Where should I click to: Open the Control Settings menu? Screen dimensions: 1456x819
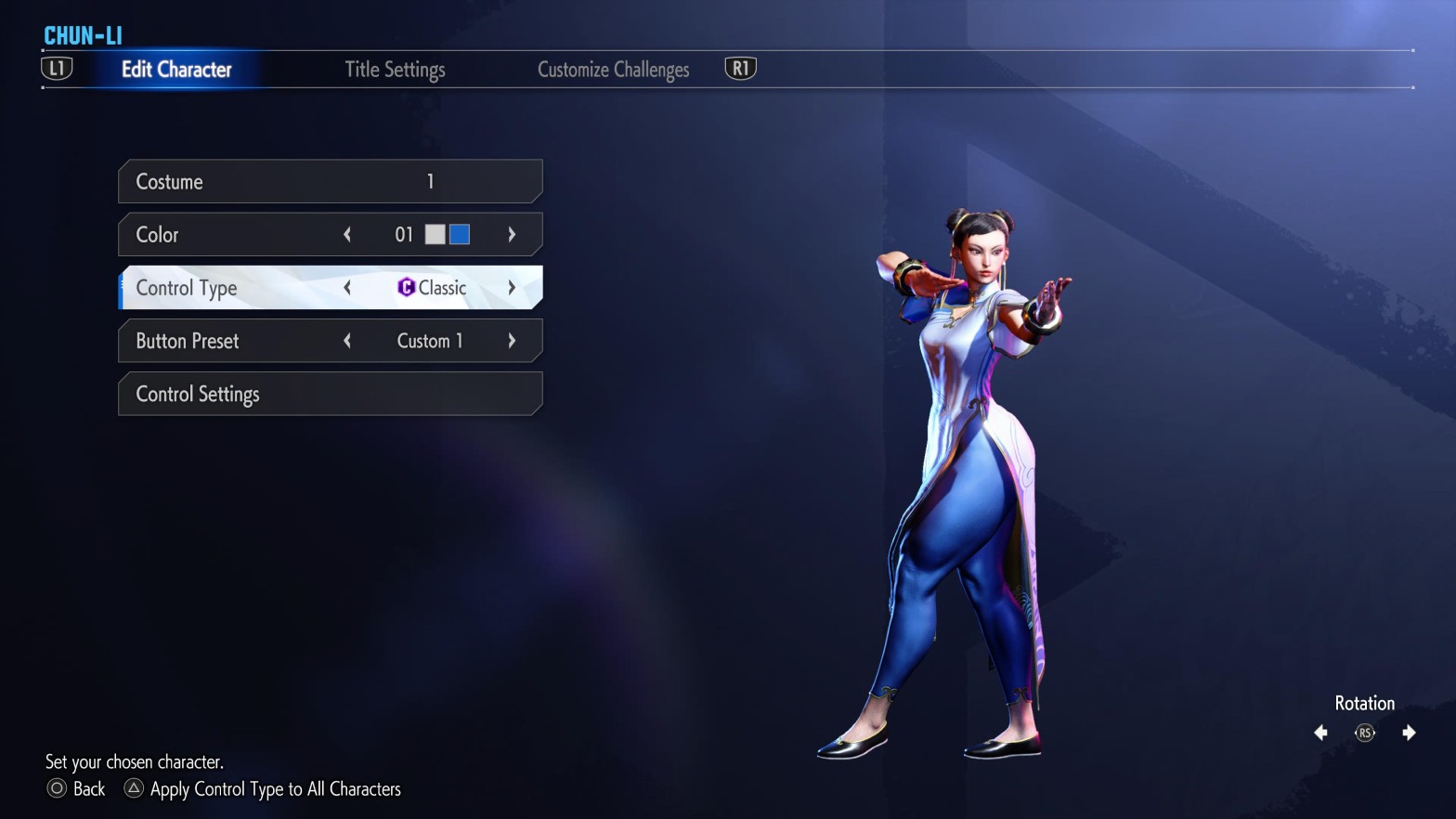(x=330, y=394)
